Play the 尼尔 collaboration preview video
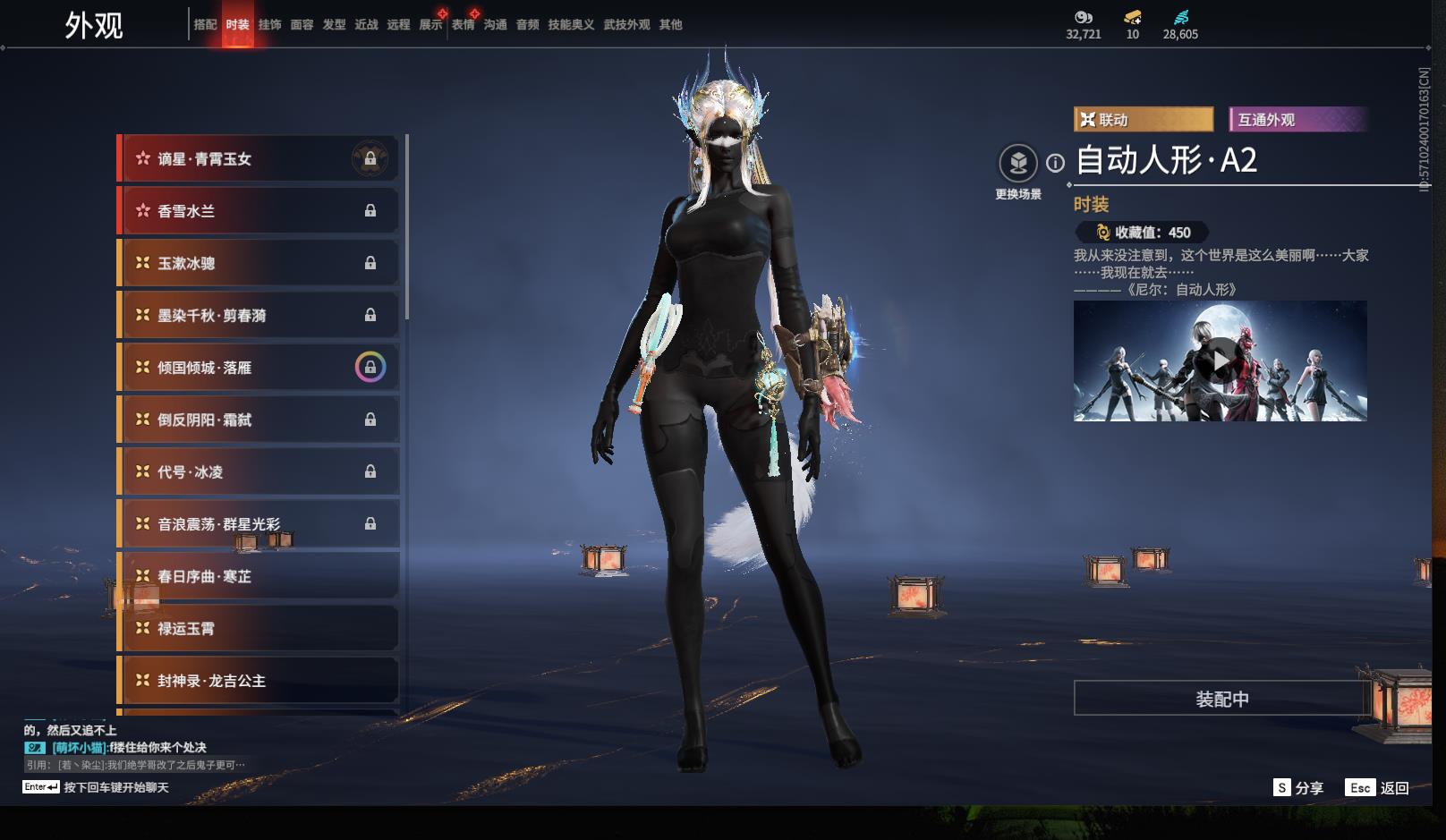This screenshot has height=840, width=1446. (1220, 361)
